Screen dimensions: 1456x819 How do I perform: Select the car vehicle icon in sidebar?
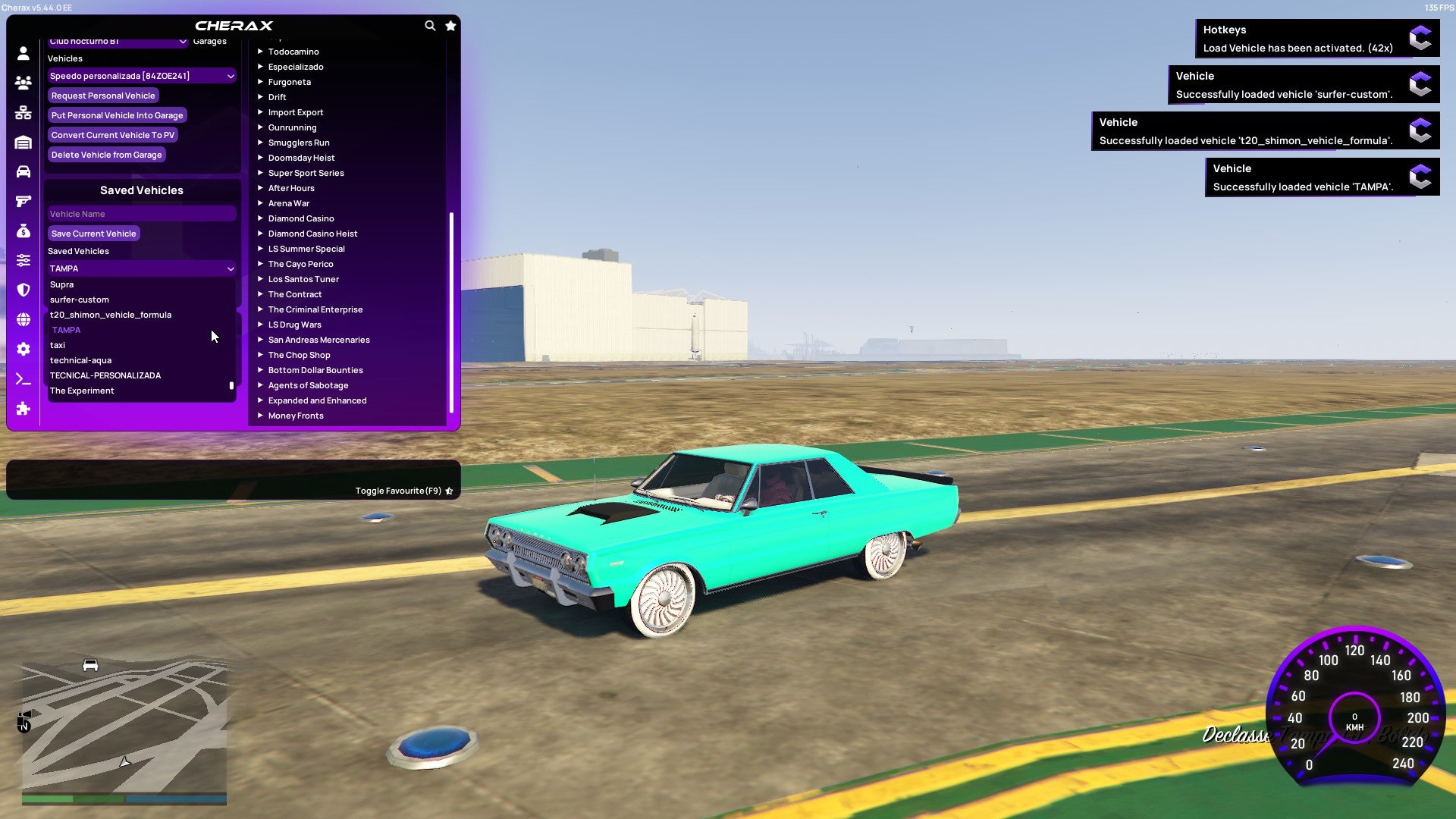(x=23, y=172)
